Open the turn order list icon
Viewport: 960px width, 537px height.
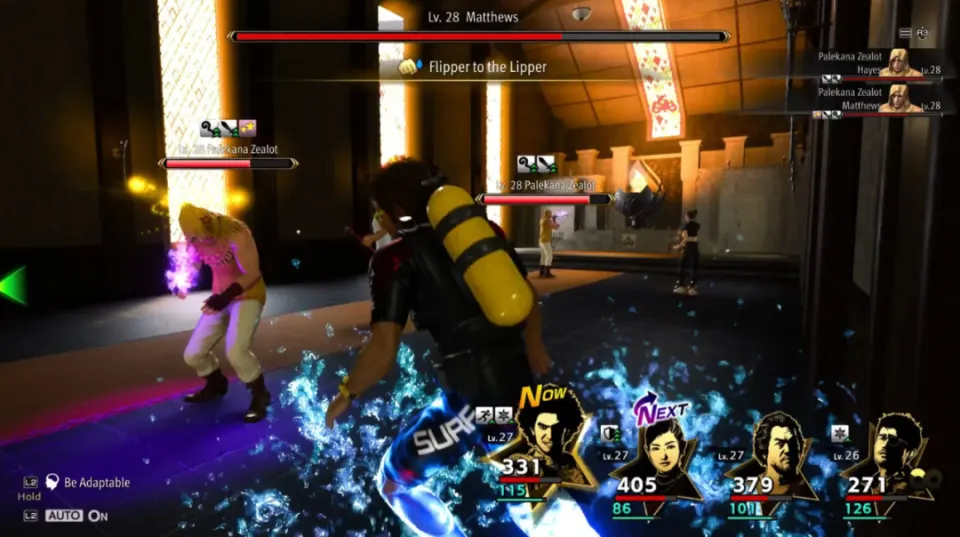pyautogui.click(x=906, y=33)
